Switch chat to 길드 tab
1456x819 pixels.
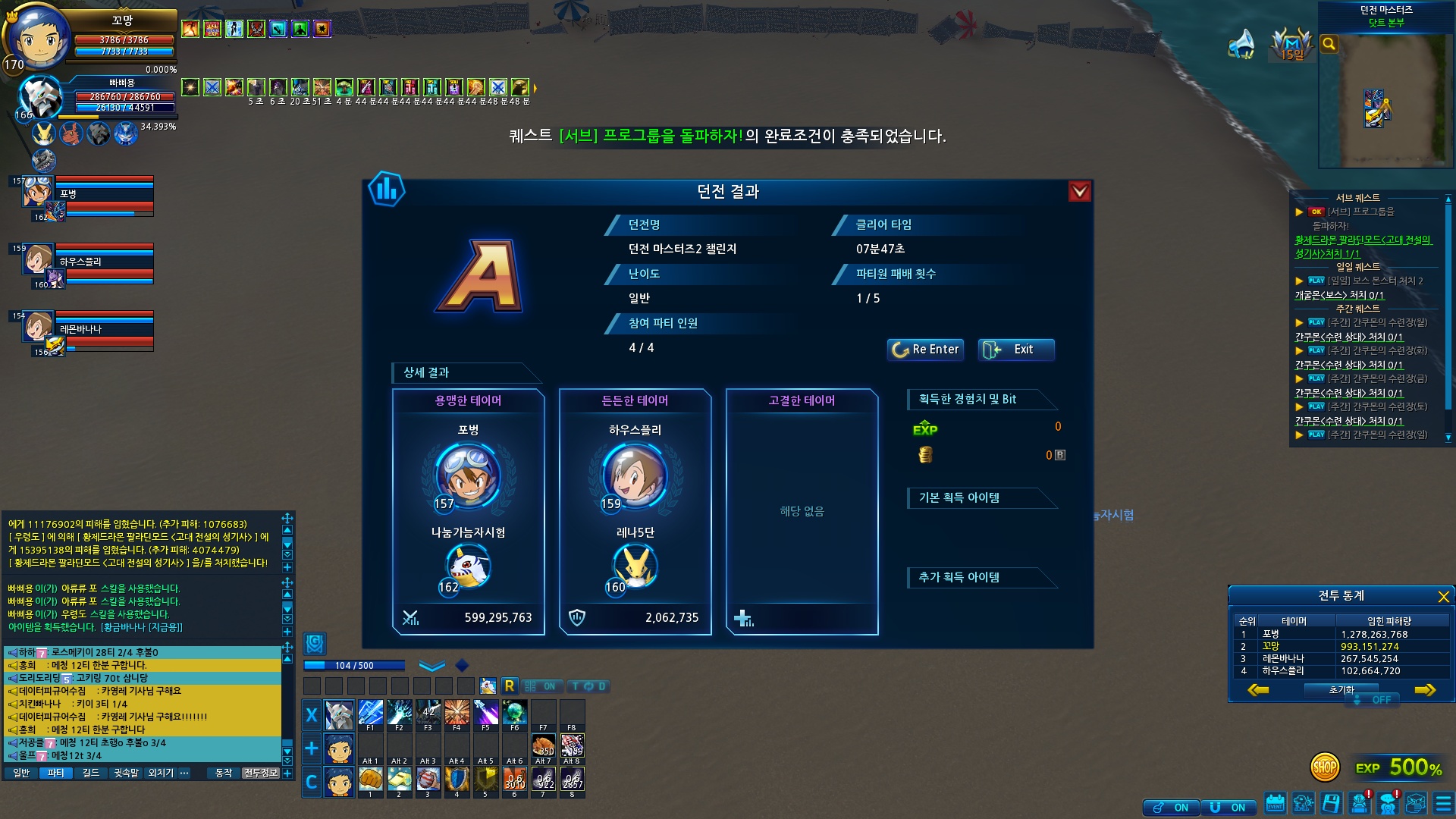pyautogui.click(x=91, y=773)
